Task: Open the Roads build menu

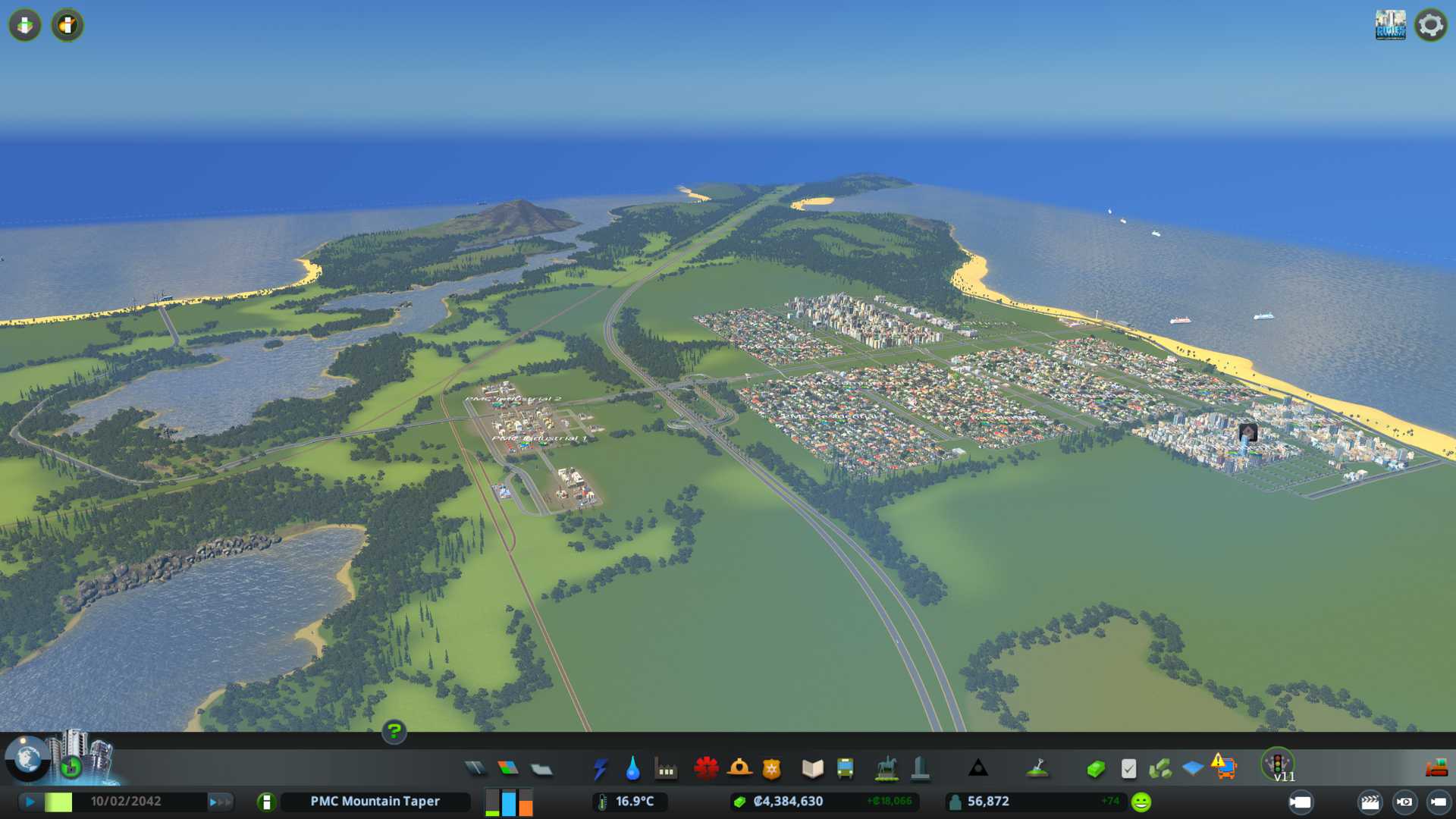Action: pos(475,769)
